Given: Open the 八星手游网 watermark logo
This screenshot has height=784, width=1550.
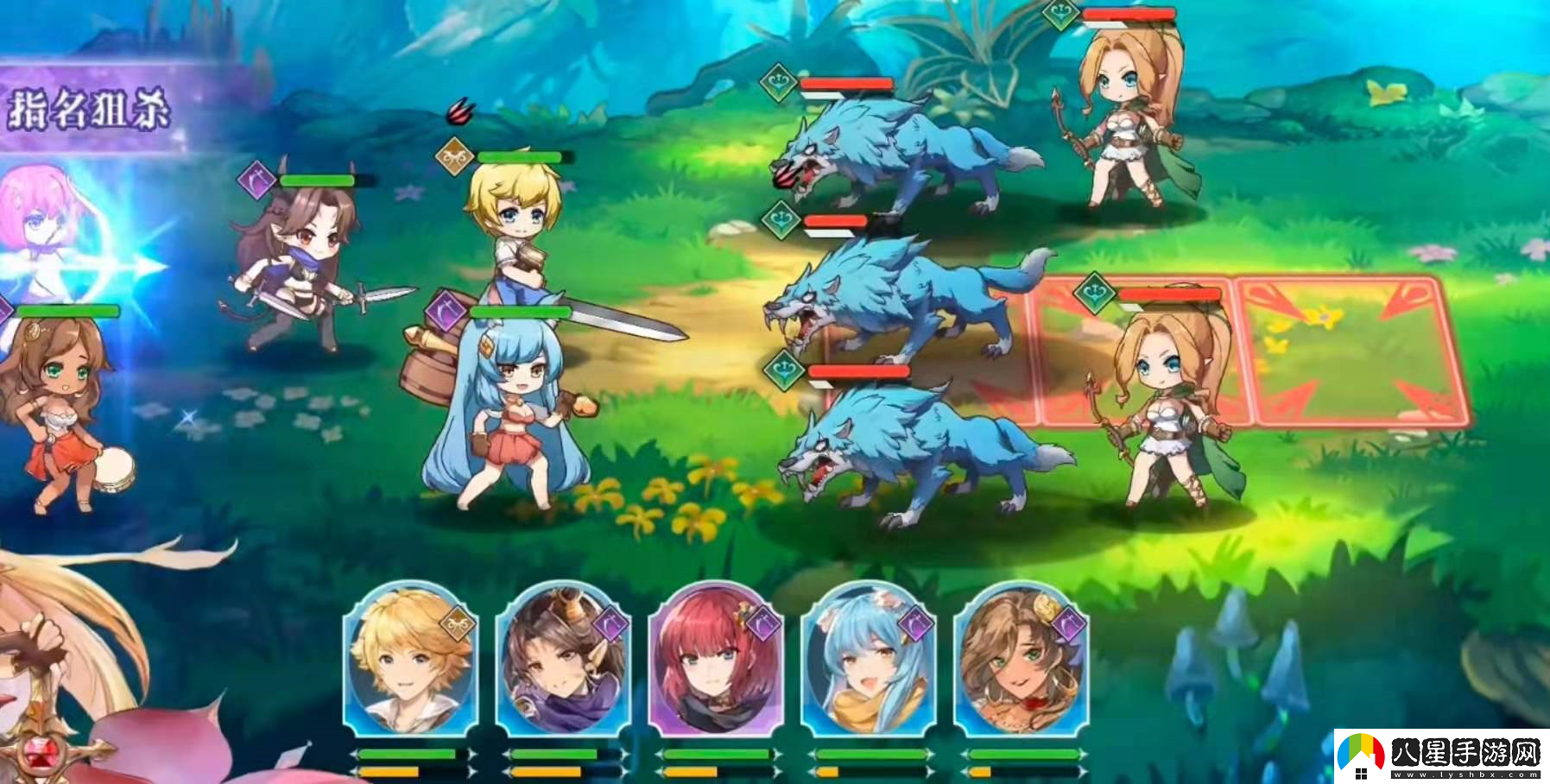Looking at the screenshot, I should tap(1441, 756).
